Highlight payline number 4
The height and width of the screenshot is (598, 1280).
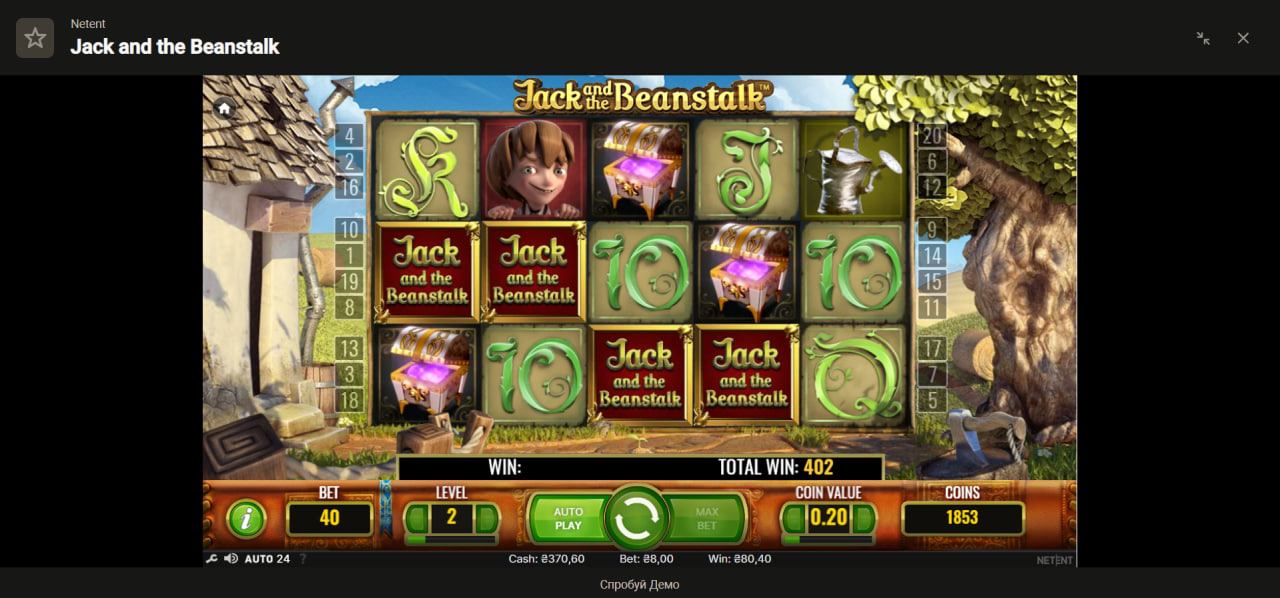tap(349, 137)
